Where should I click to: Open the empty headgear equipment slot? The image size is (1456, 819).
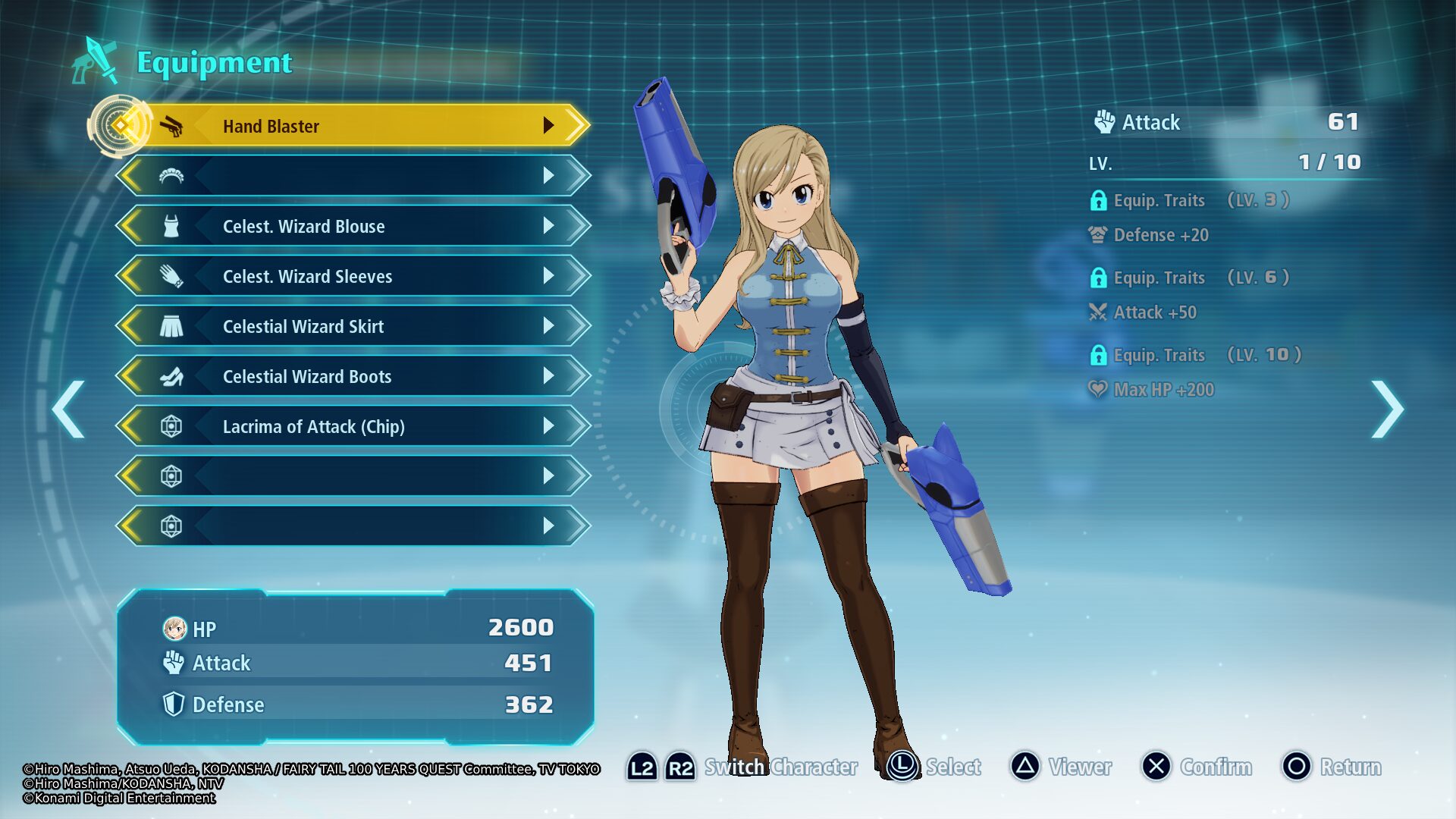pos(353,176)
